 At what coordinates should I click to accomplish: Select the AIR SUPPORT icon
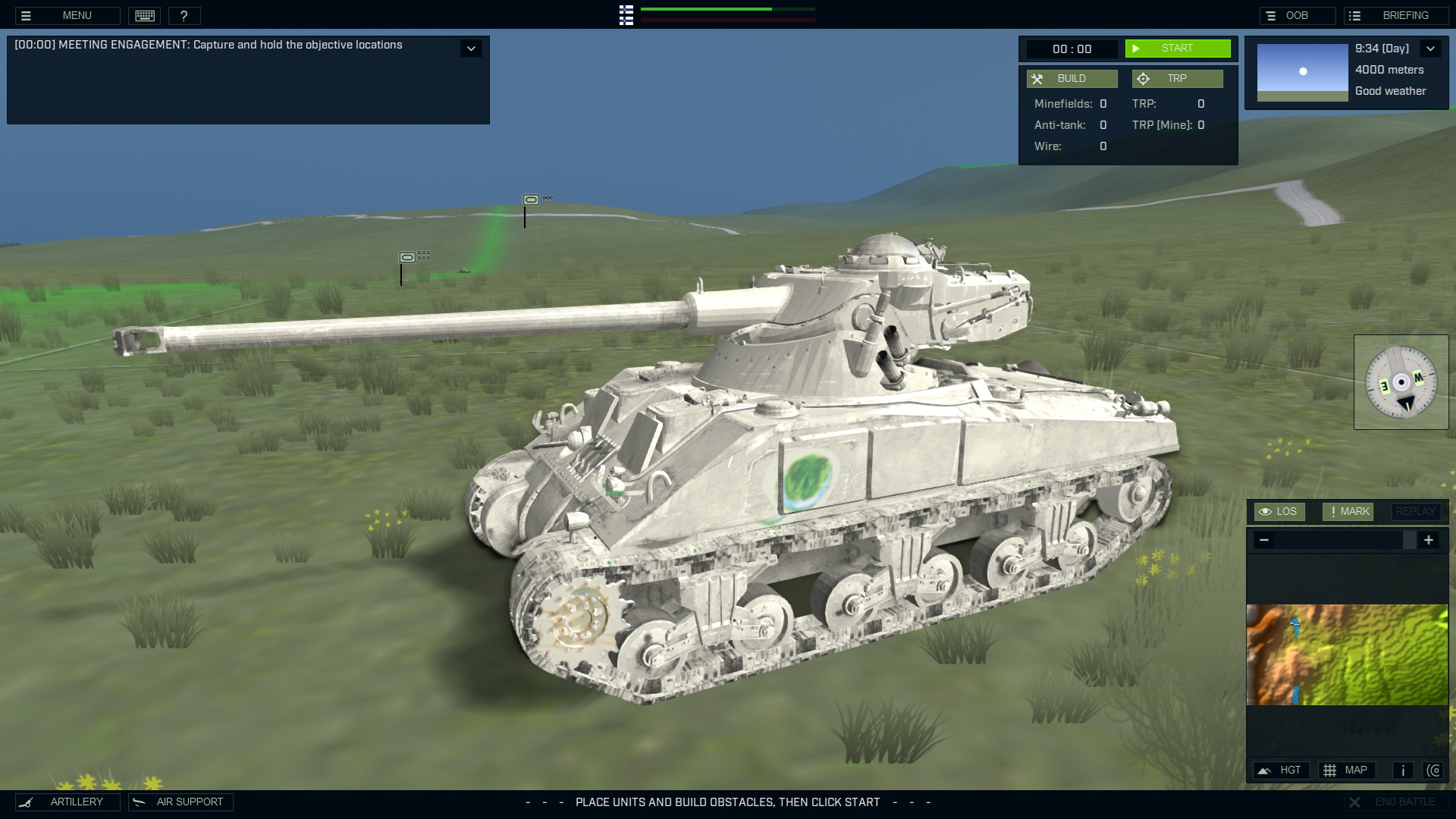[180, 802]
